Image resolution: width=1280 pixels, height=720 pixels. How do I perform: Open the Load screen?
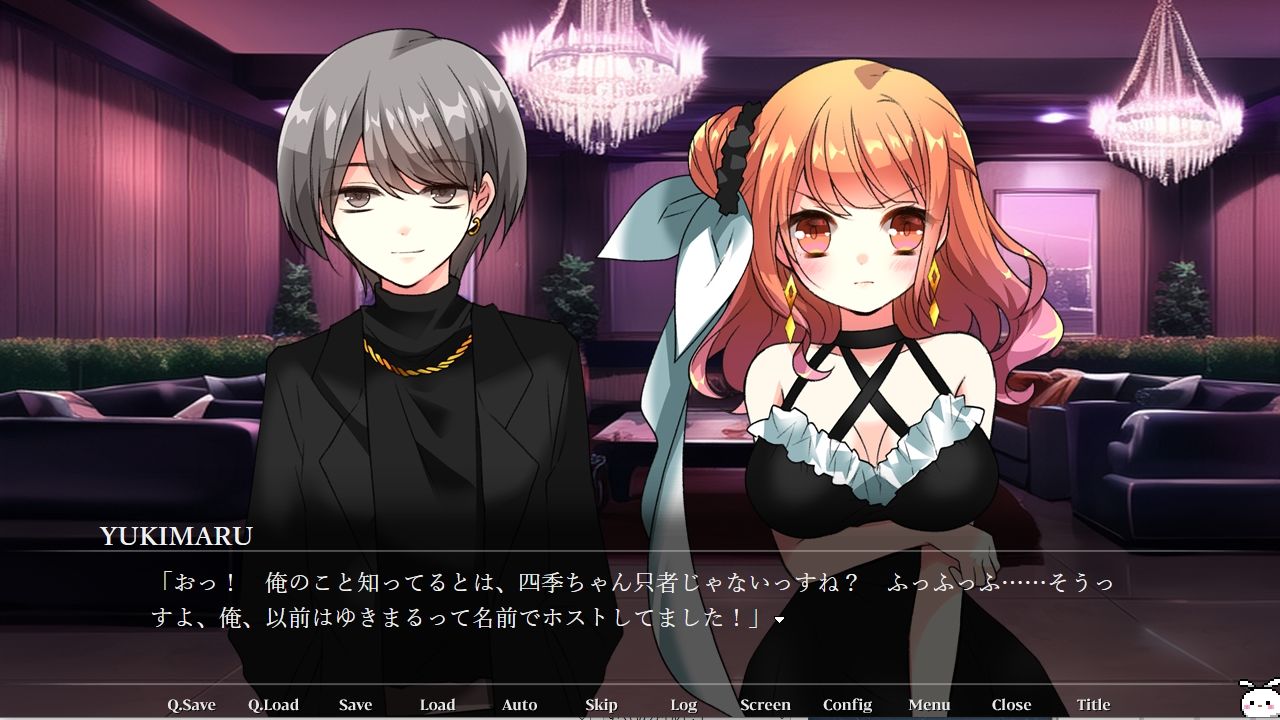pos(437,704)
